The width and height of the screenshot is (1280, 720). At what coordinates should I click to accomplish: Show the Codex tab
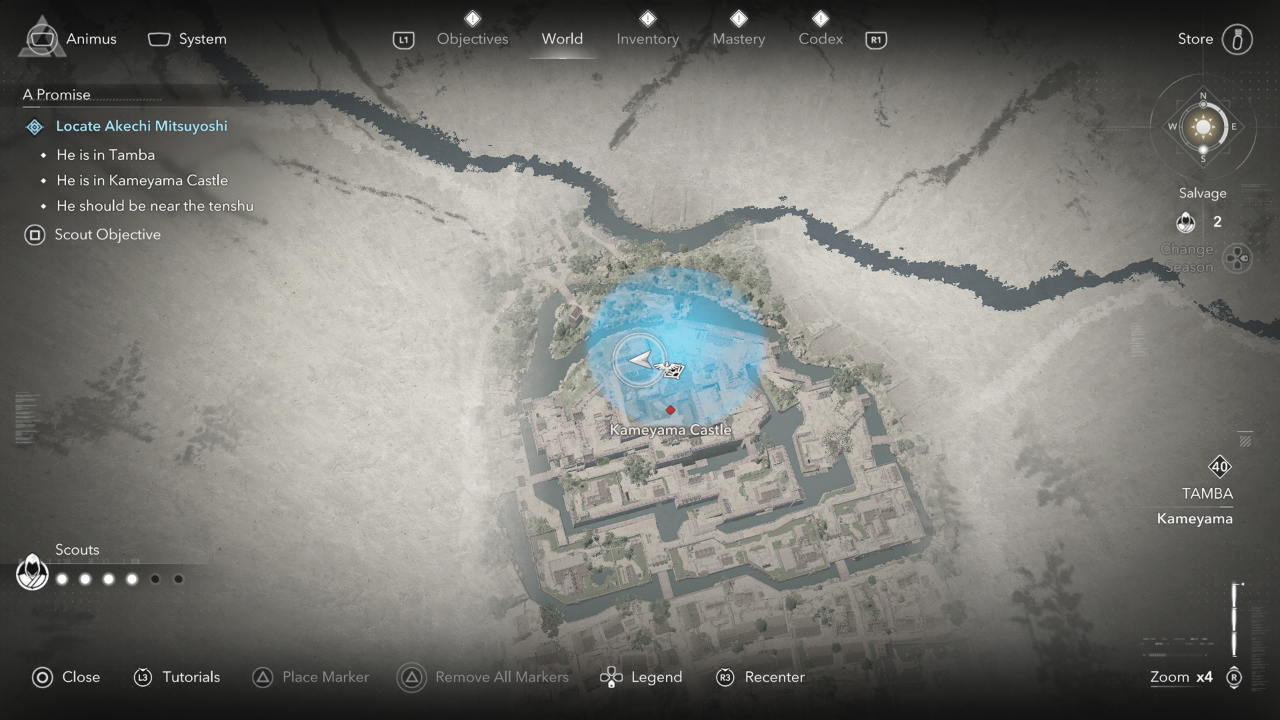coord(820,39)
